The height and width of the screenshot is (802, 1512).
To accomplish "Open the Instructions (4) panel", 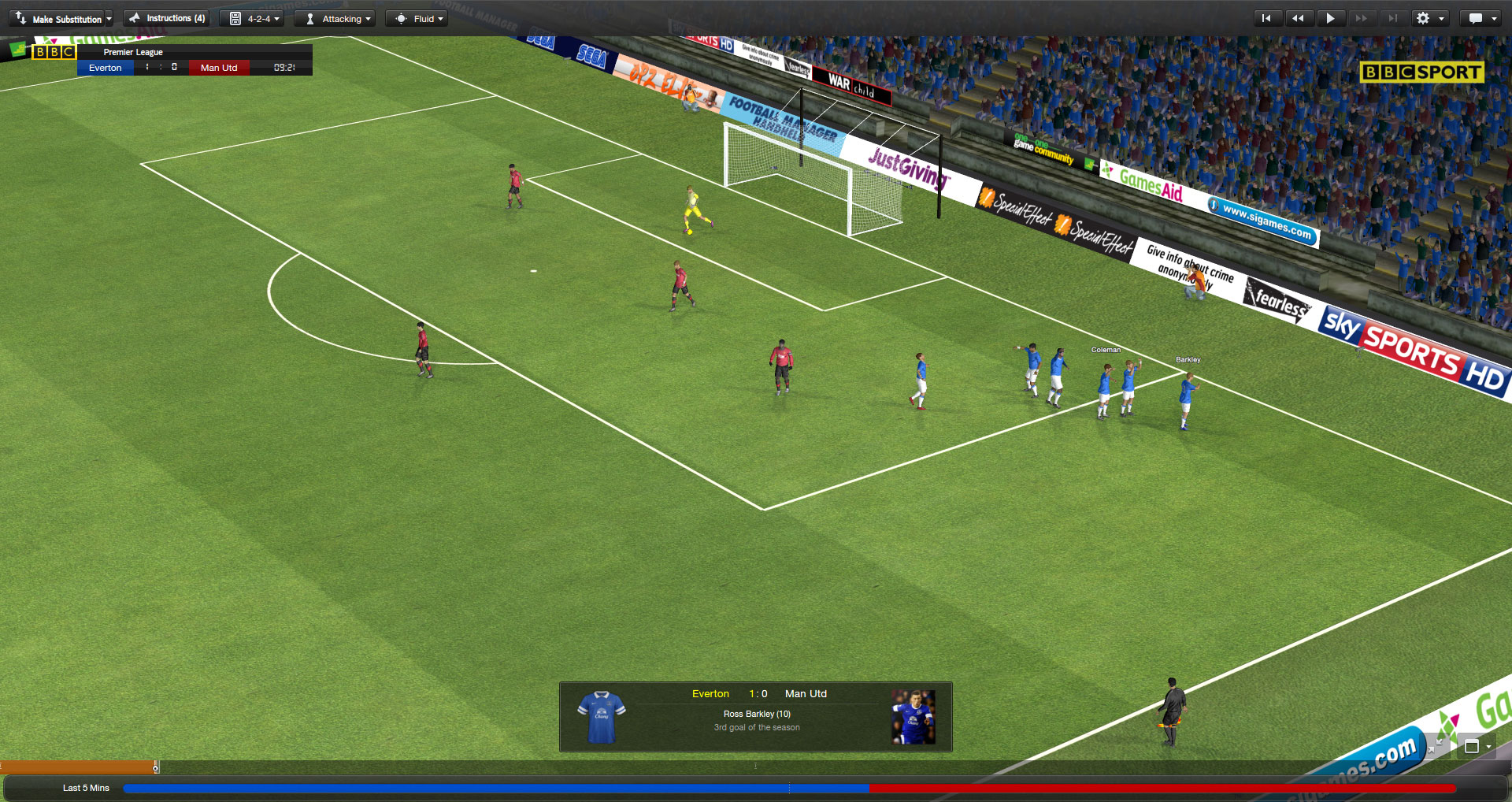I will click(x=167, y=18).
